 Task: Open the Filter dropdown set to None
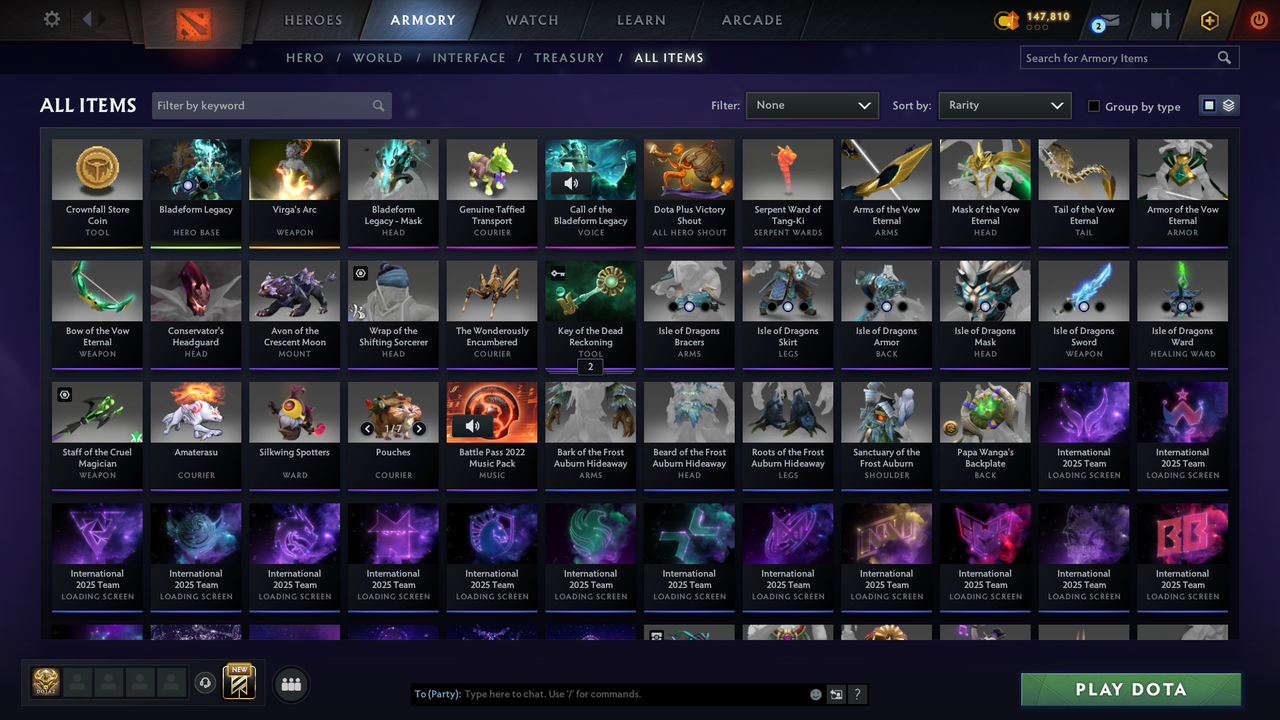[x=811, y=104]
